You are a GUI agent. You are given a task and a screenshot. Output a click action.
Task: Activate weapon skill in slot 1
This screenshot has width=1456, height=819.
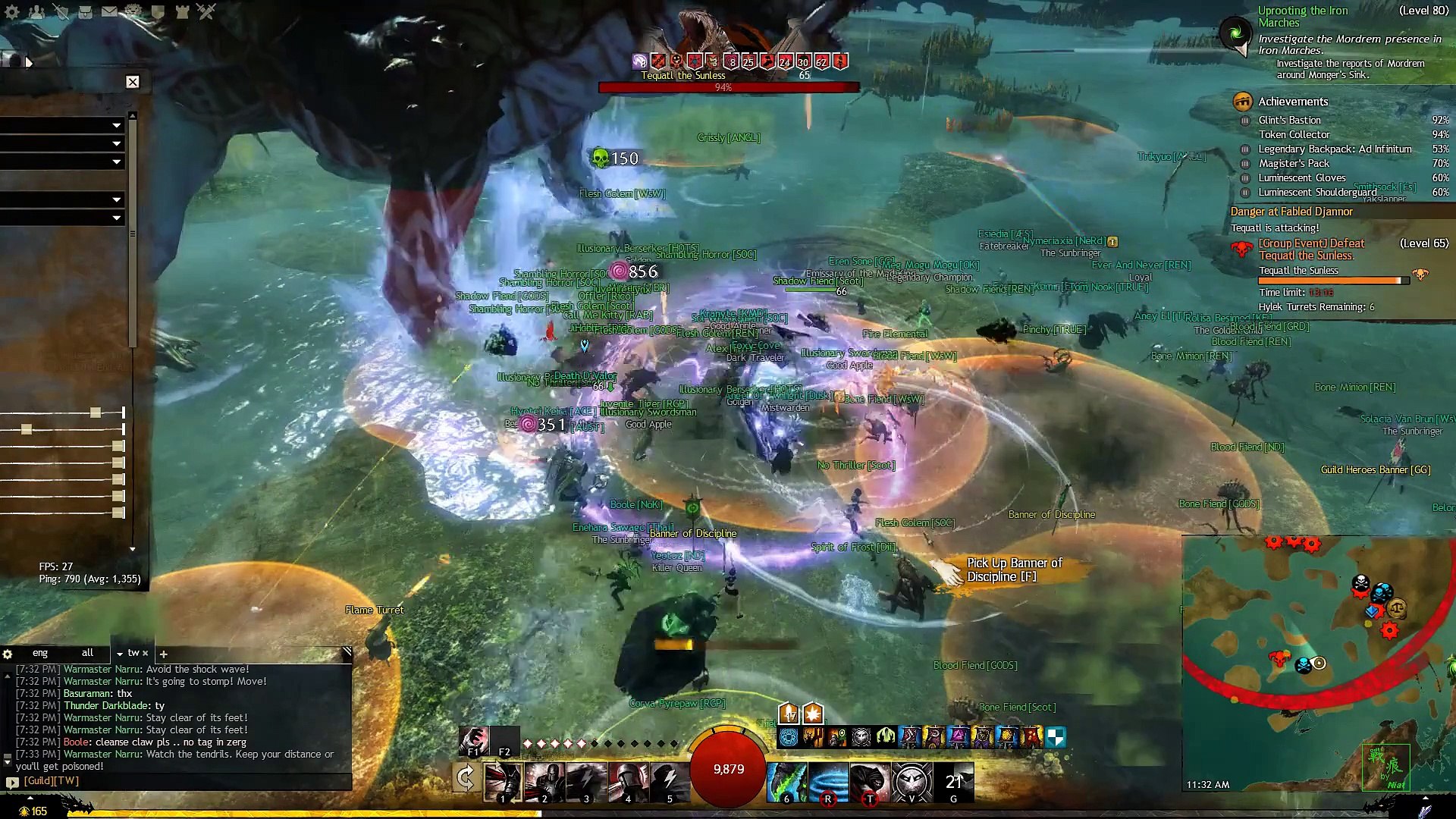[x=502, y=782]
